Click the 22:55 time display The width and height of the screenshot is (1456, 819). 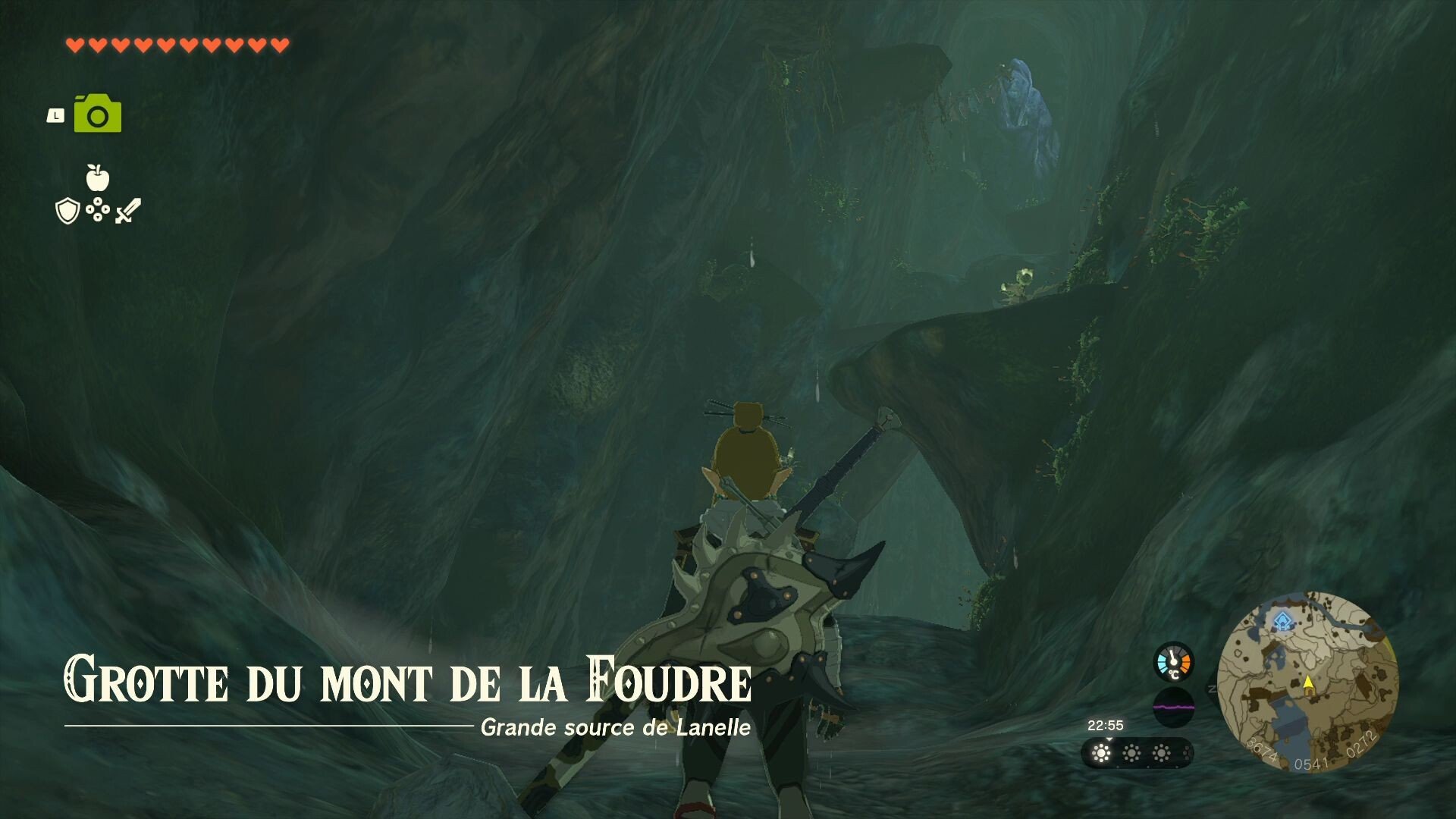point(1106,724)
